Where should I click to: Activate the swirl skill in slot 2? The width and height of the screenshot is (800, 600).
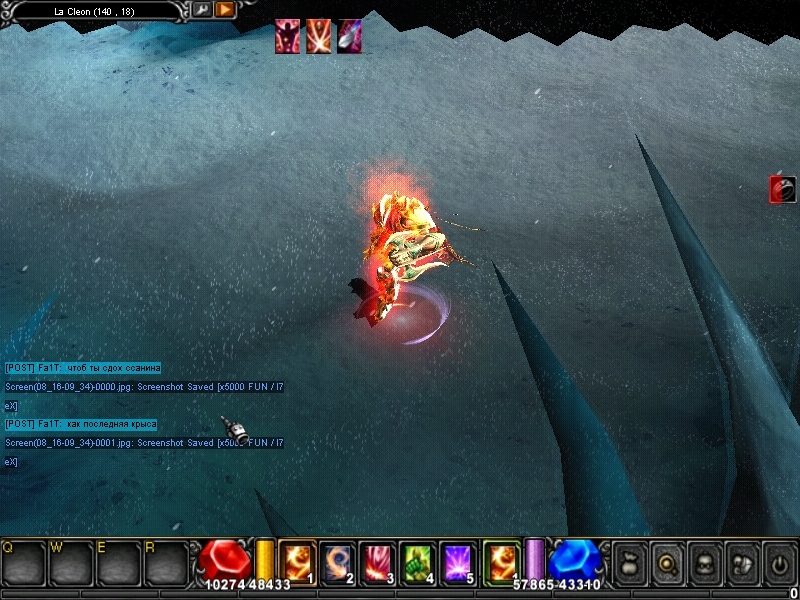click(x=337, y=562)
